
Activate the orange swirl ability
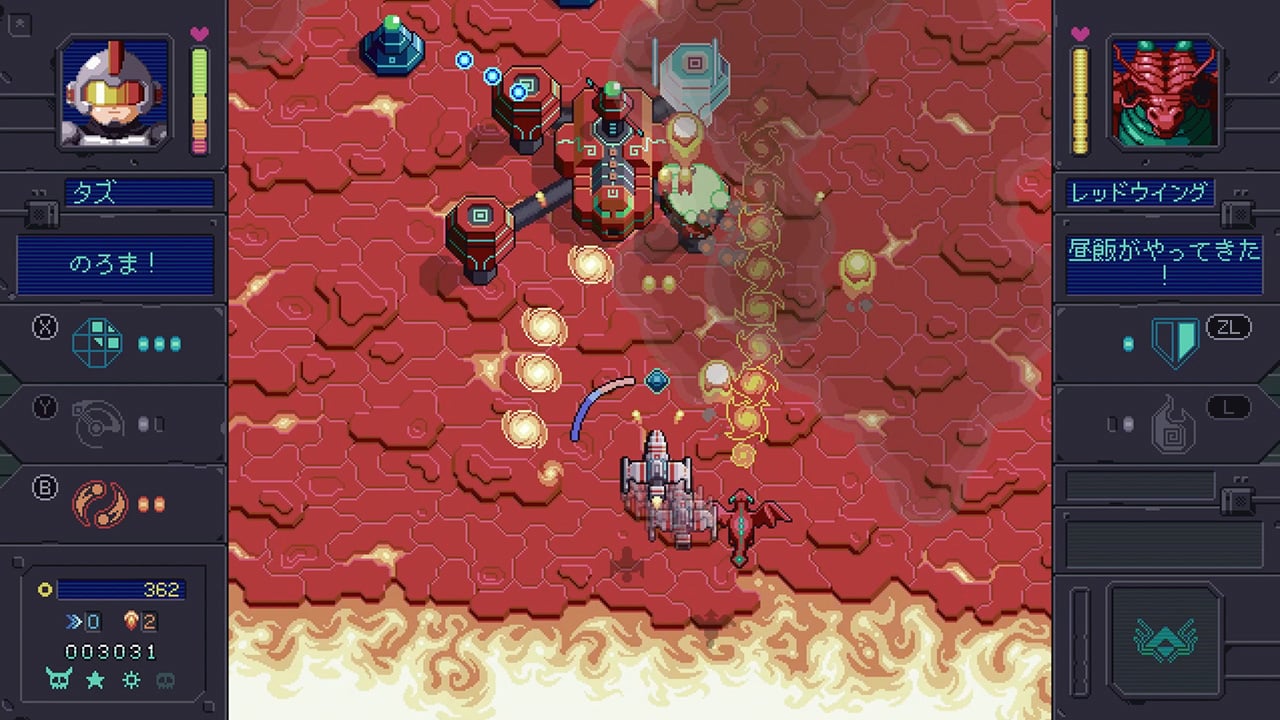click(98, 503)
